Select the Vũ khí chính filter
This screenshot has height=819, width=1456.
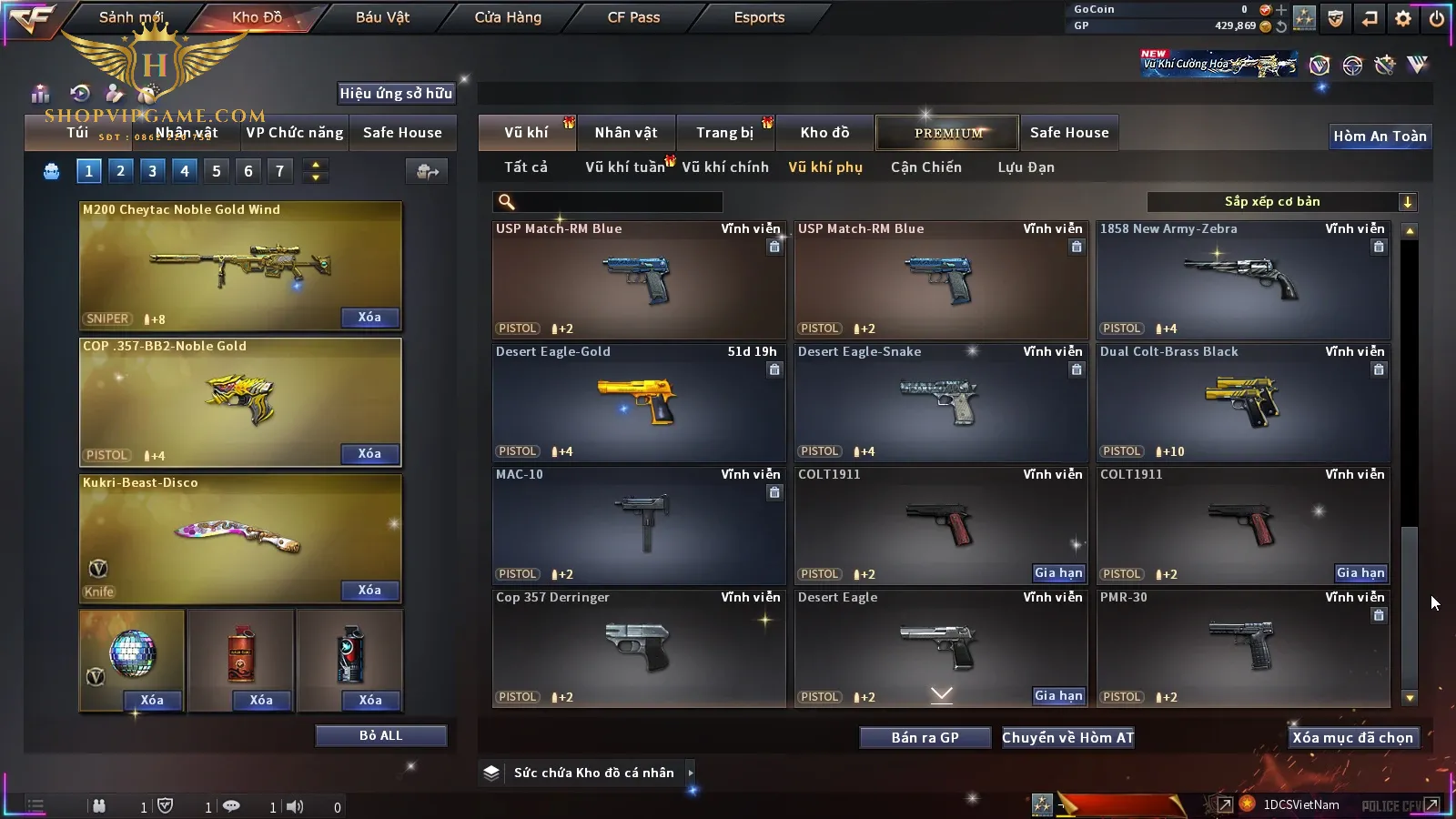[x=725, y=167]
